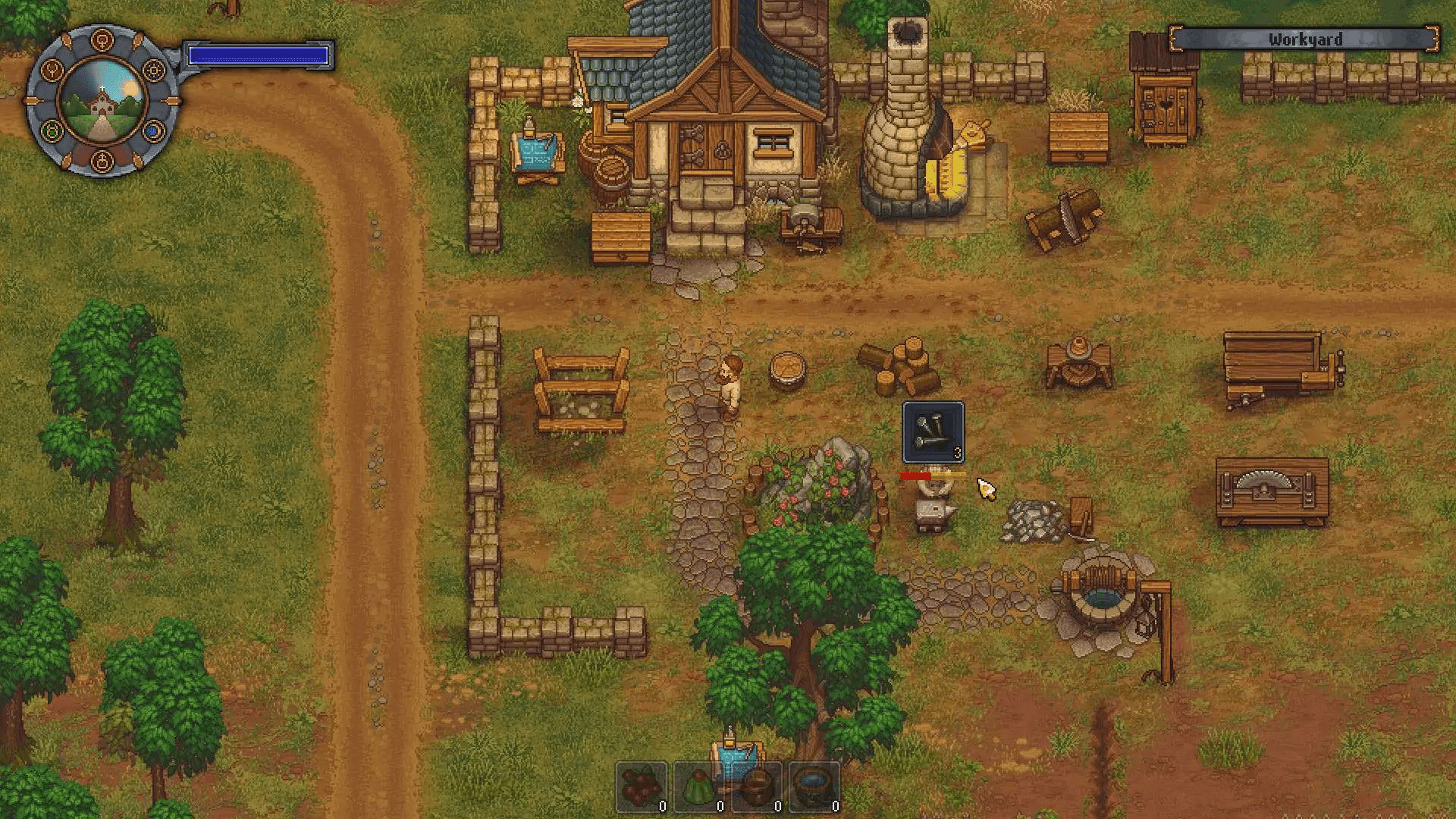Viewport: 1456px width, 819px height.
Task: Click the nails icon in the loot tooltip
Action: pos(931,431)
